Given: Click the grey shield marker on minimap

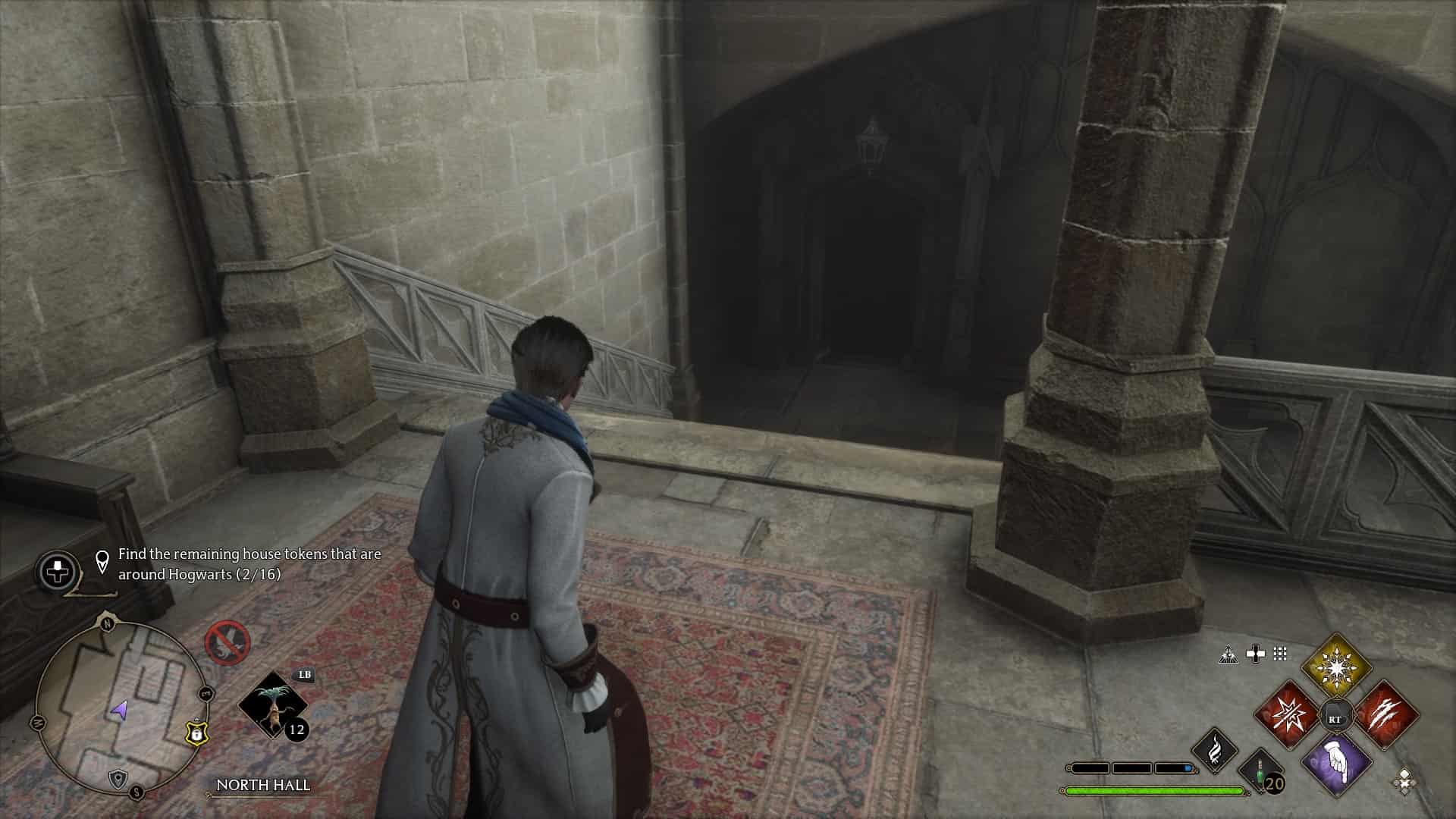Looking at the screenshot, I should [x=118, y=779].
